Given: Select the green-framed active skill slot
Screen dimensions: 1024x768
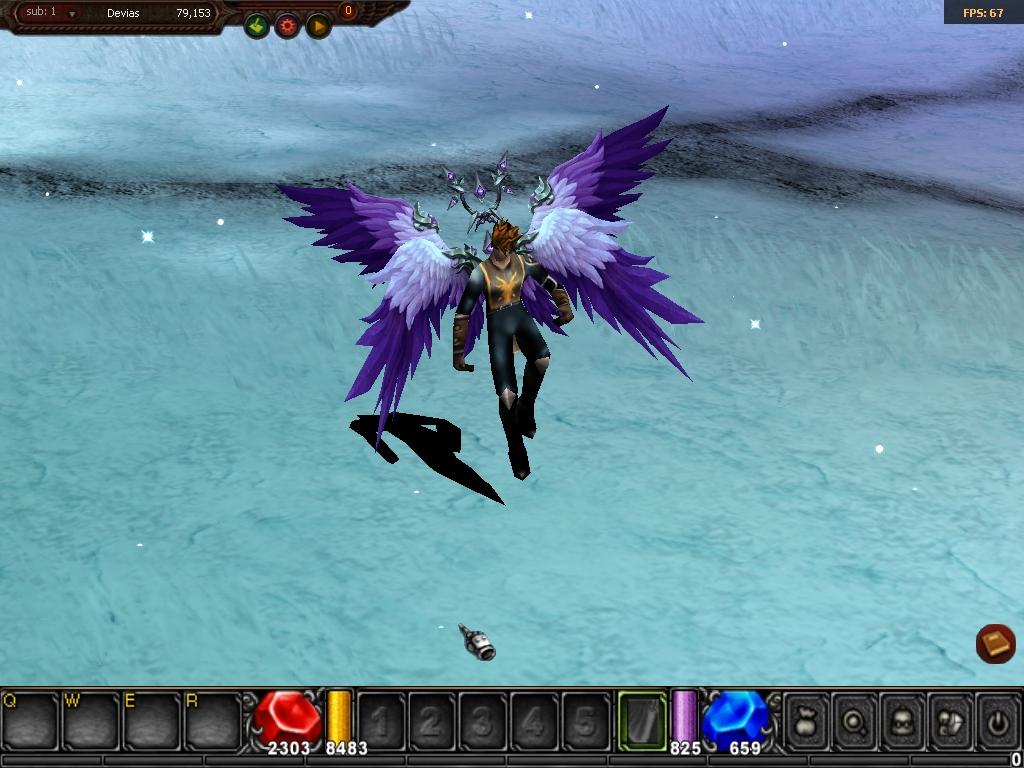Looking at the screenshot, I should [642, 720].
